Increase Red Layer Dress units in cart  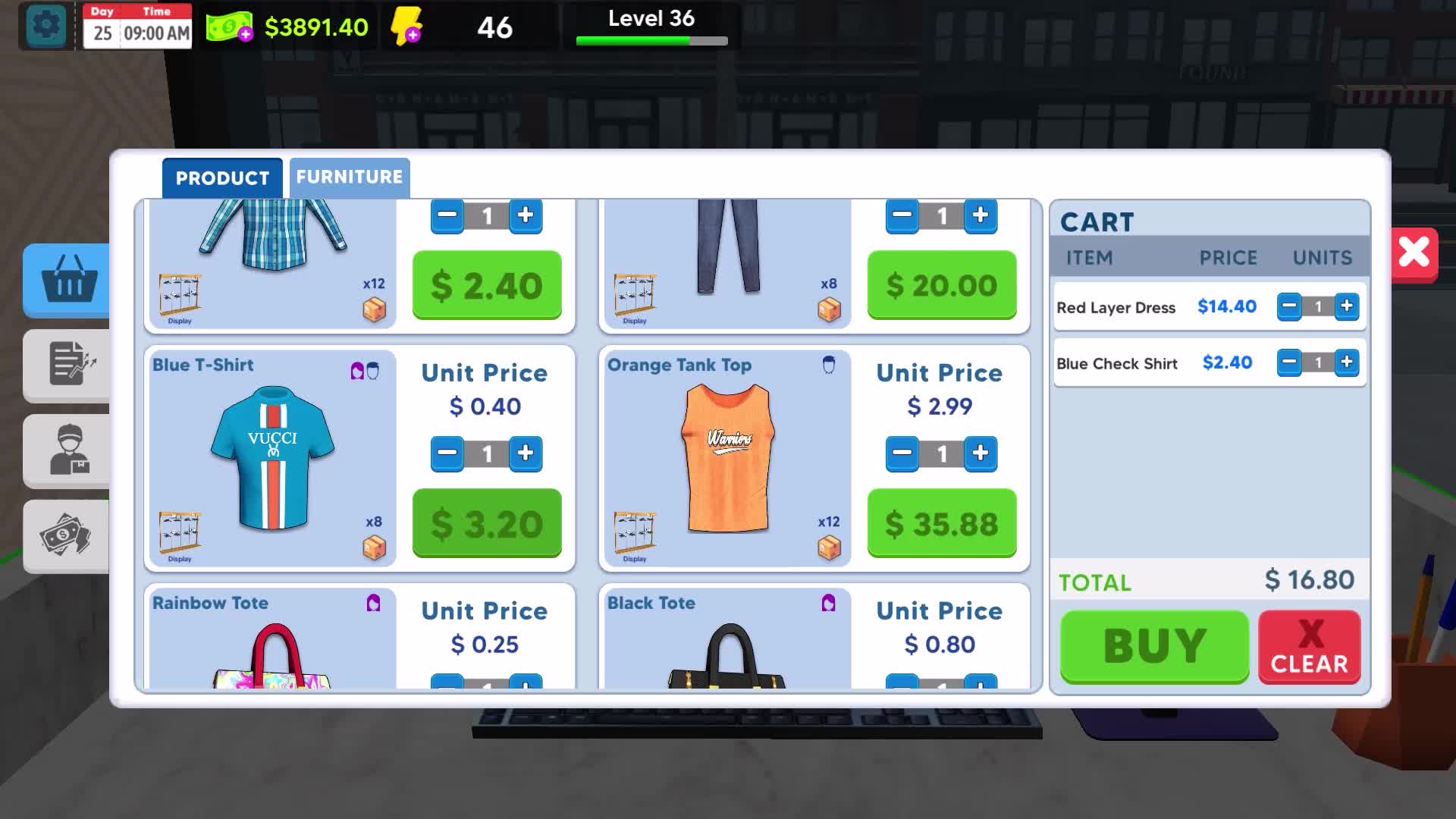pyautogui.click(x=1347, y=306)
